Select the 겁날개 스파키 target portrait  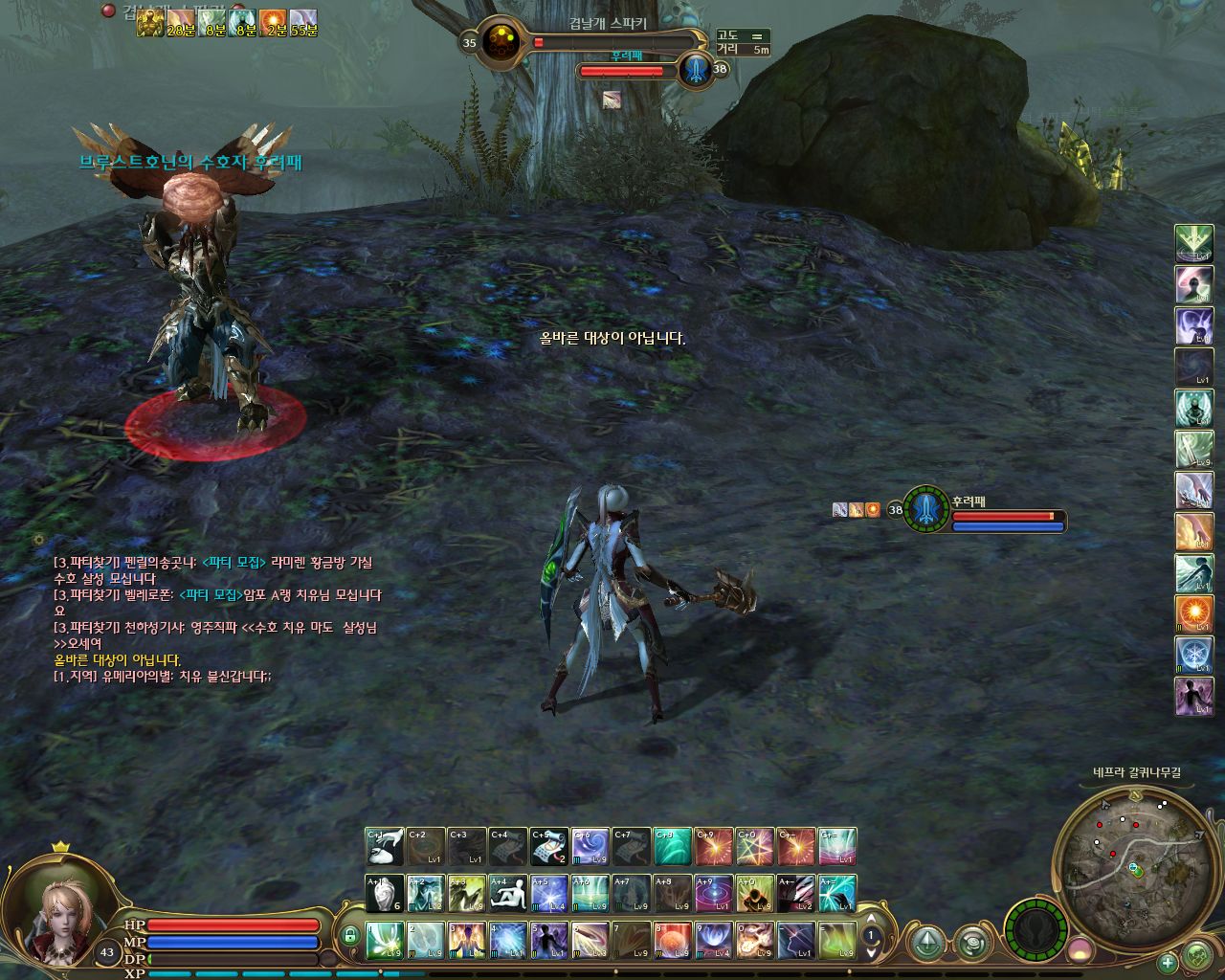[x=499, y=42]
